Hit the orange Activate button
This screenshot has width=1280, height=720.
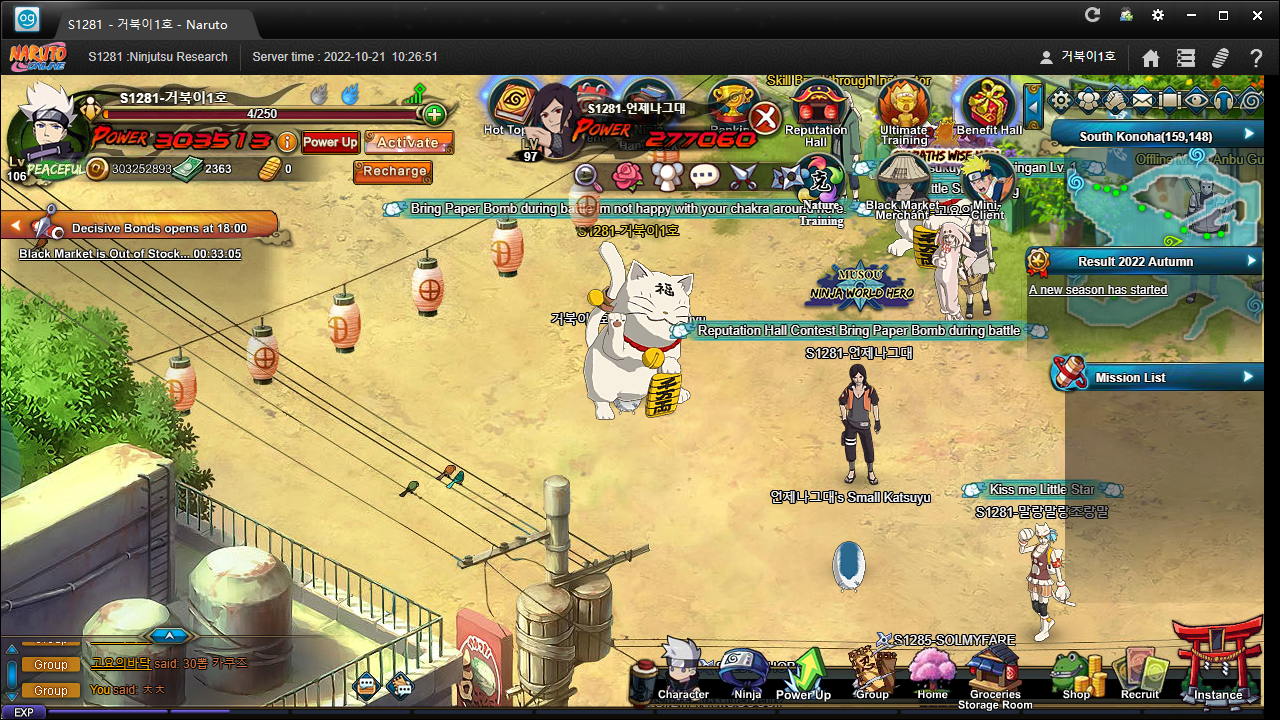click(x=408, y=142)
